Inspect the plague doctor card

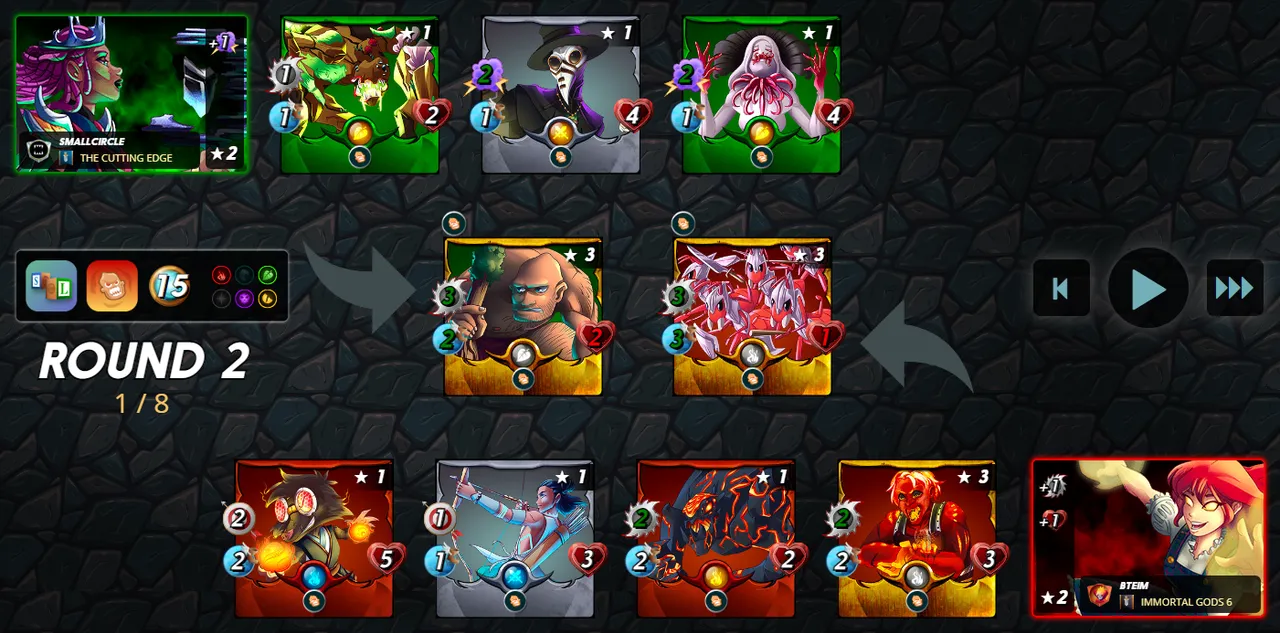[560, 94]
